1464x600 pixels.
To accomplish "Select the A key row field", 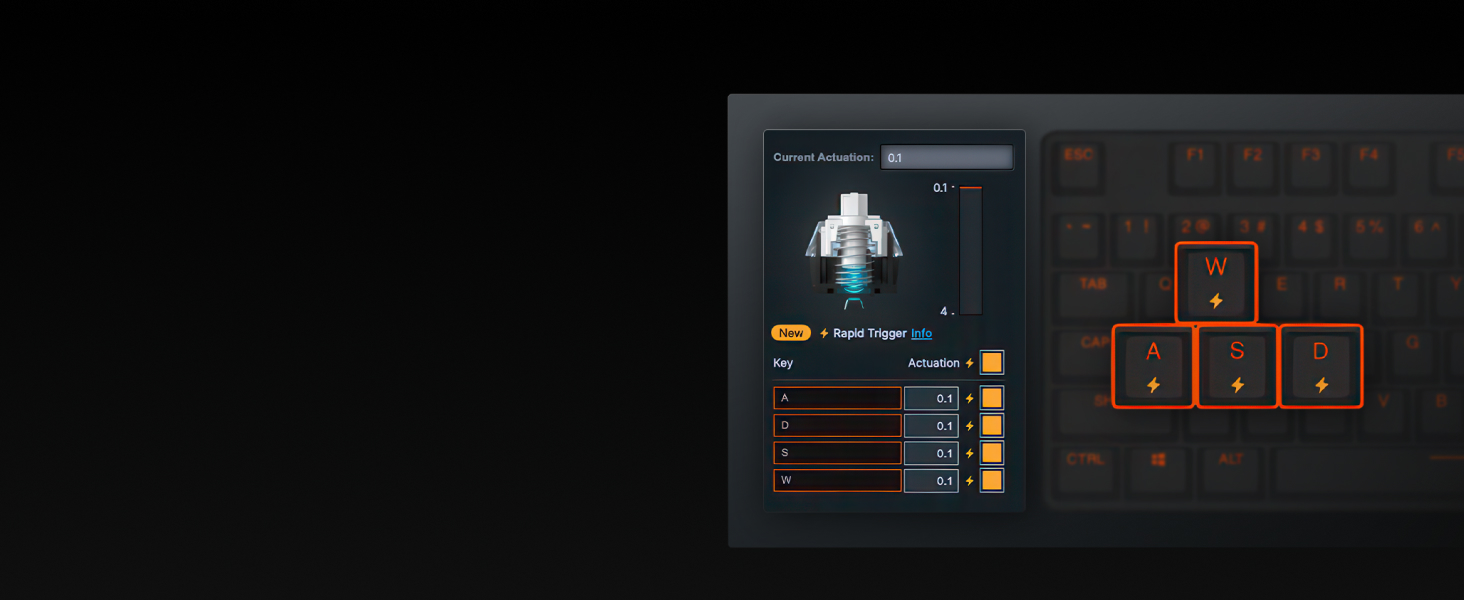I will pyautogui.click(x=837, y=398).
